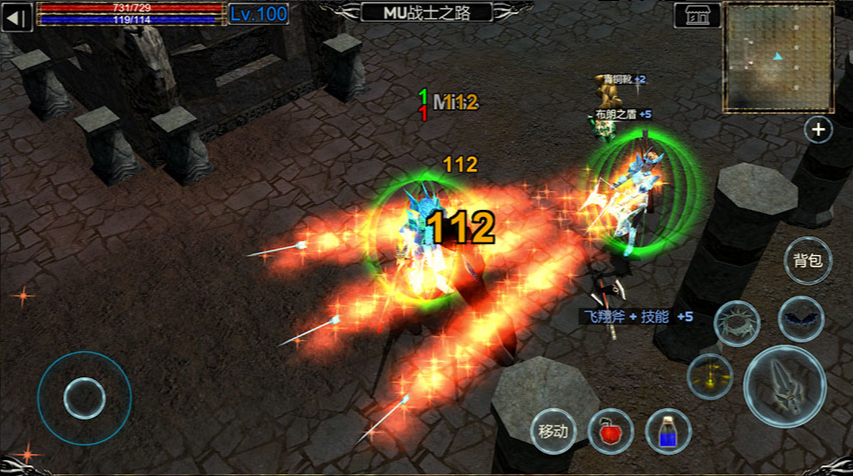Open the 背包 backpack
Viewport: 853px width, 476px height.
(x=807, y=262)
